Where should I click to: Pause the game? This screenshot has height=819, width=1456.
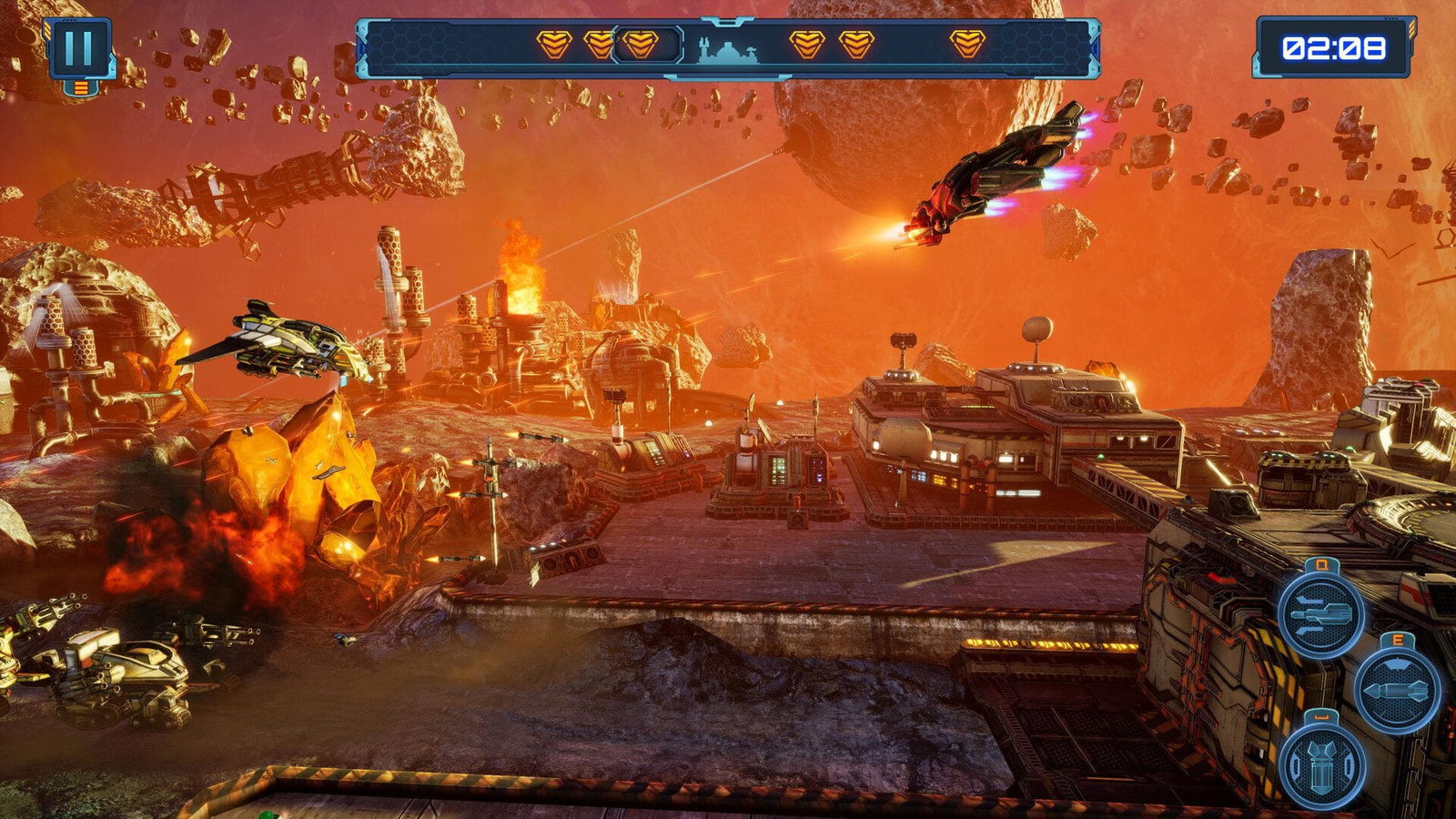(x=78, y=48)
